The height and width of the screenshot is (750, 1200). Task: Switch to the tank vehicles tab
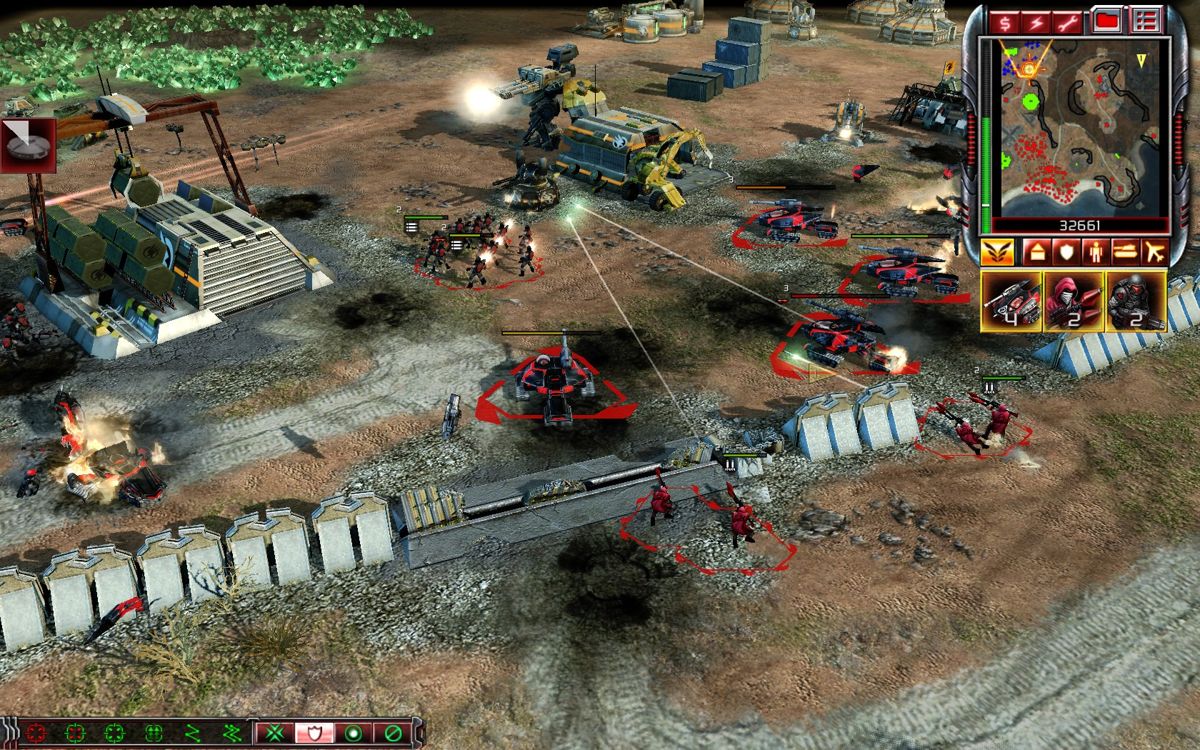1125,251
